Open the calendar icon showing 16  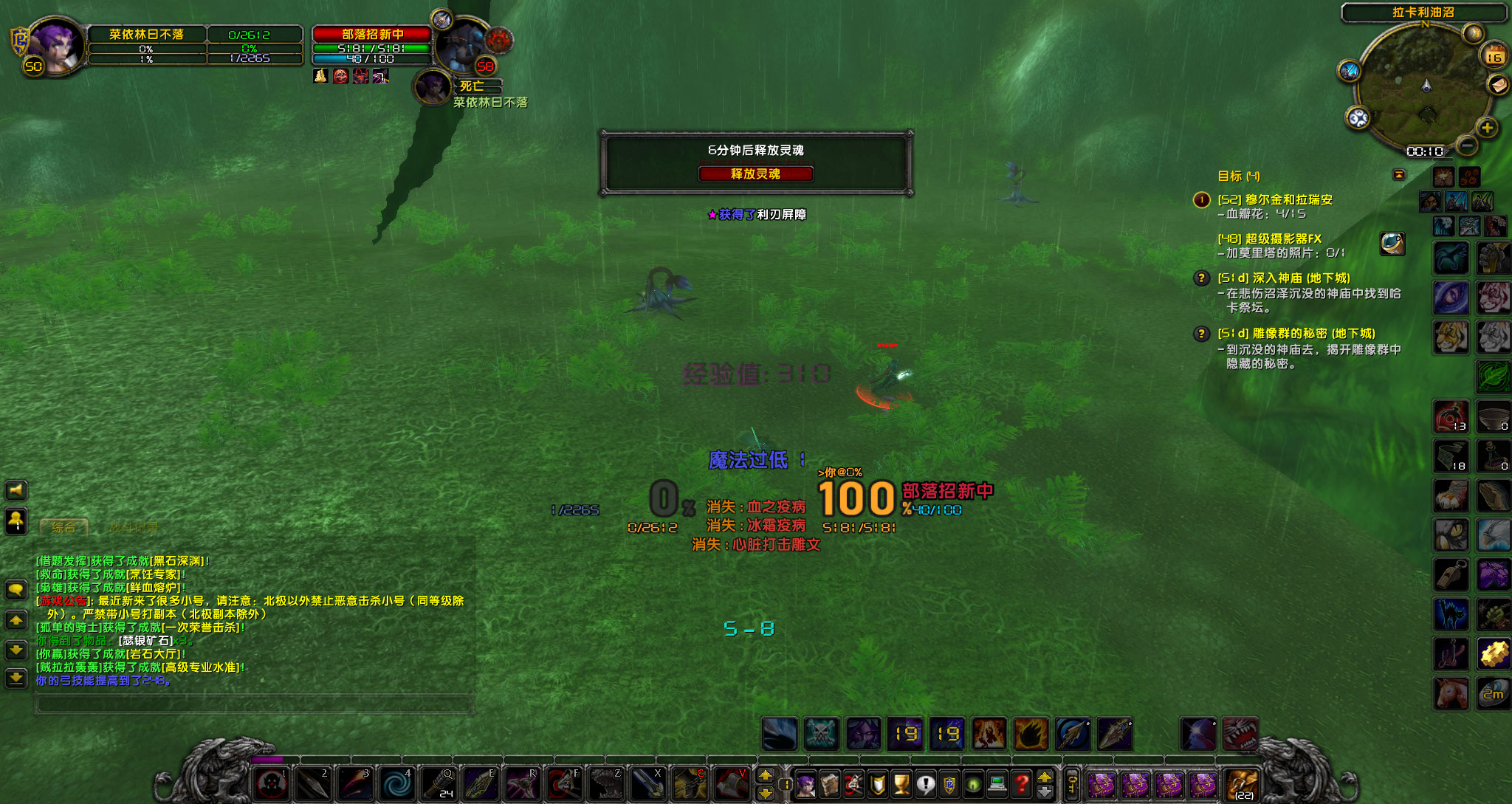coord(1494,56)
